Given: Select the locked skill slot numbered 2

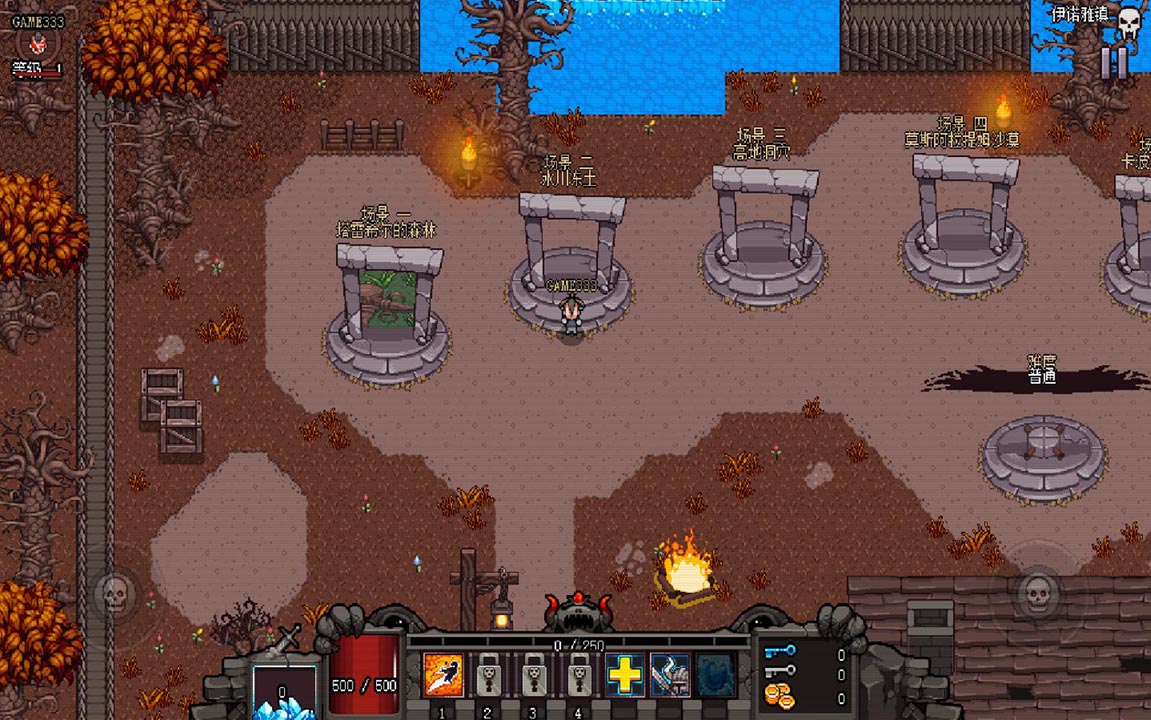Looking at the screenshot, I should click(488, 675).
